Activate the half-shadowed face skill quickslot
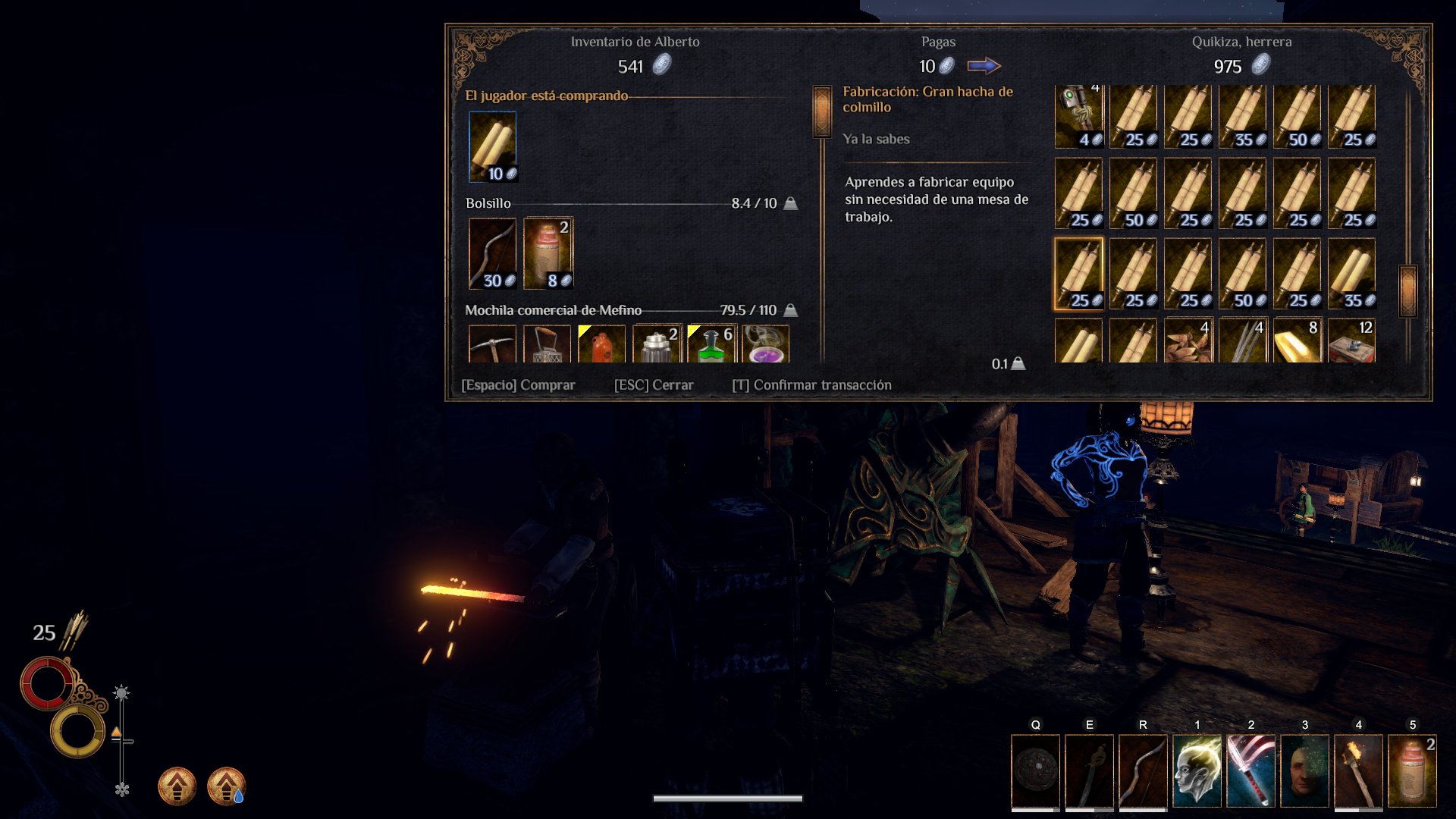 click(x=1305, y=770)
